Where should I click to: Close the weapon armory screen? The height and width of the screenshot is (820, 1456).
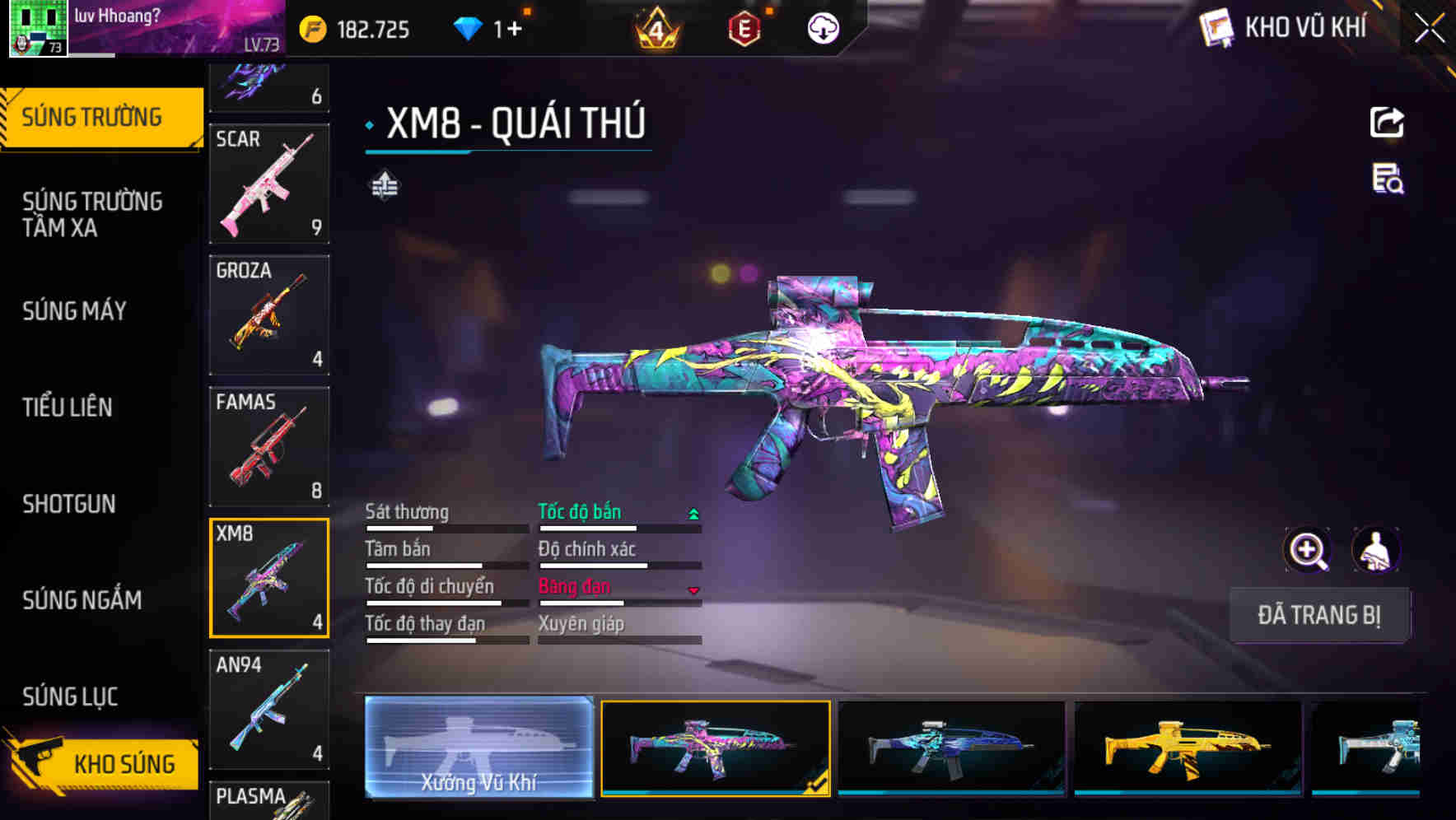point(1429,29)
